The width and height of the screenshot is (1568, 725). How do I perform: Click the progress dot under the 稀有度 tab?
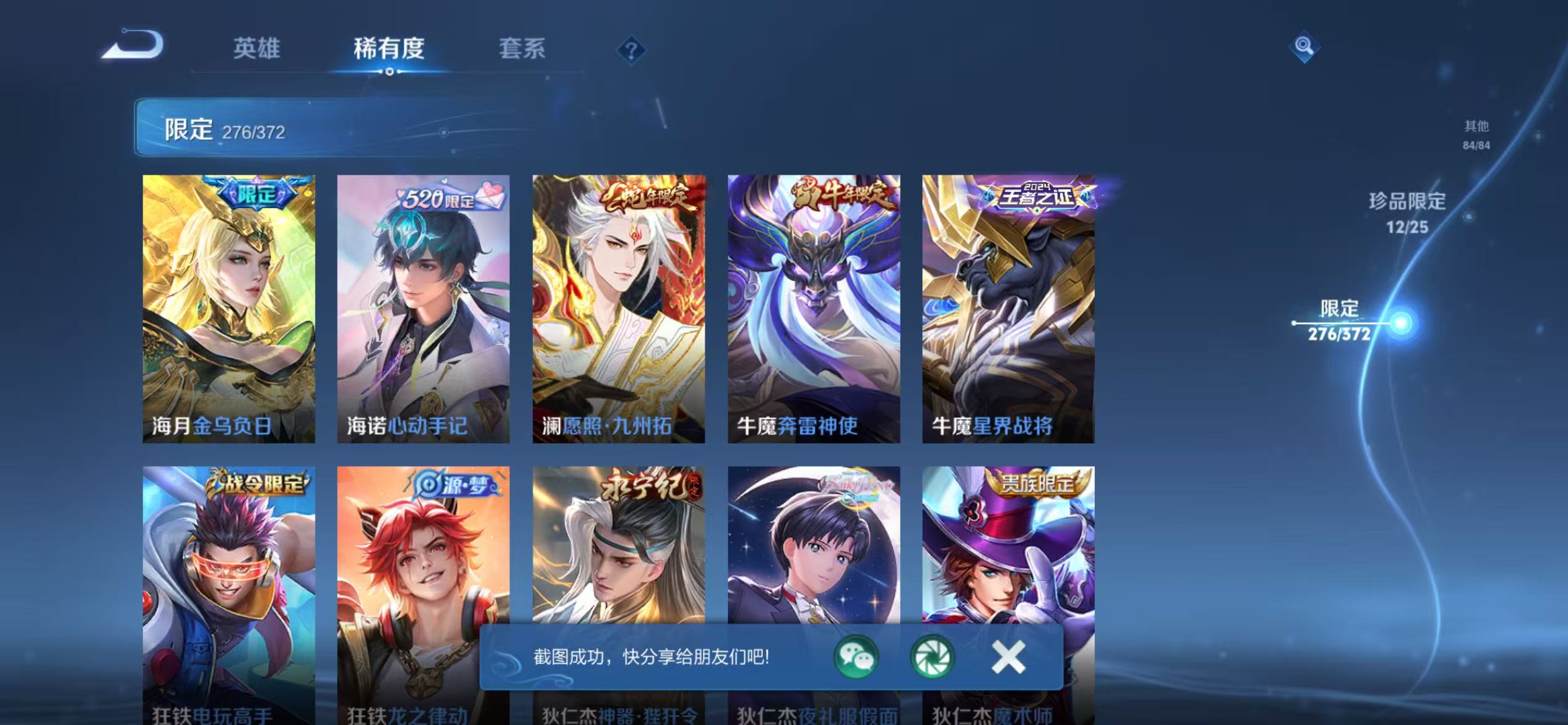pyautogui.click(x=390, y=72)
